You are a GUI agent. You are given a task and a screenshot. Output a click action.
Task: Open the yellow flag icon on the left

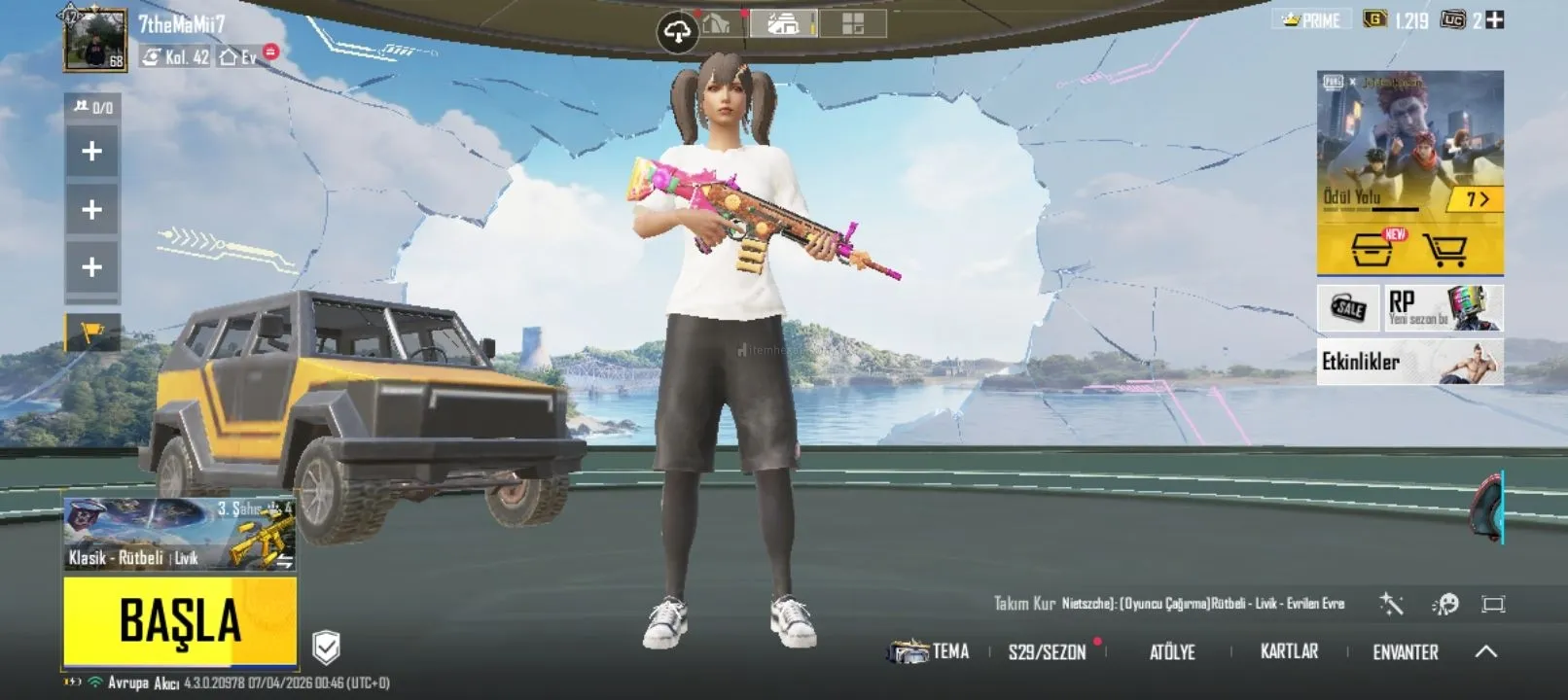(92, 333)
